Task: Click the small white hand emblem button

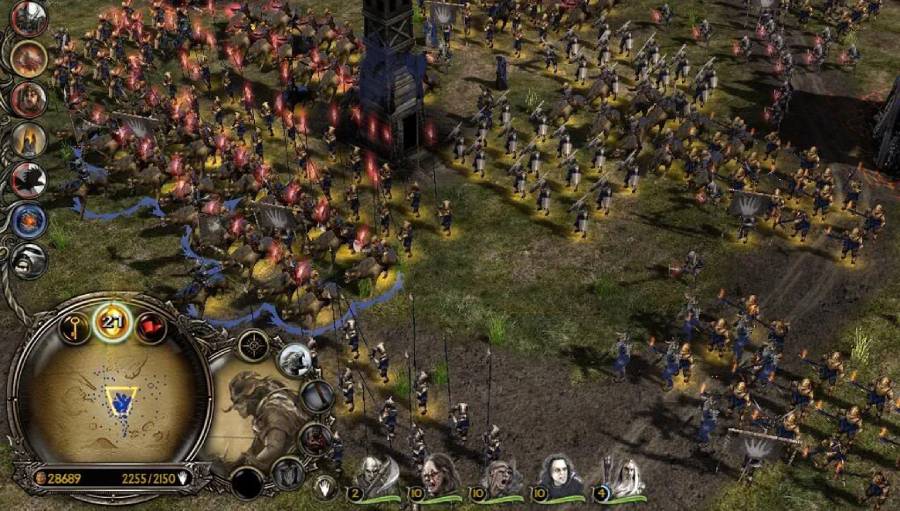Action: (323, 487)
